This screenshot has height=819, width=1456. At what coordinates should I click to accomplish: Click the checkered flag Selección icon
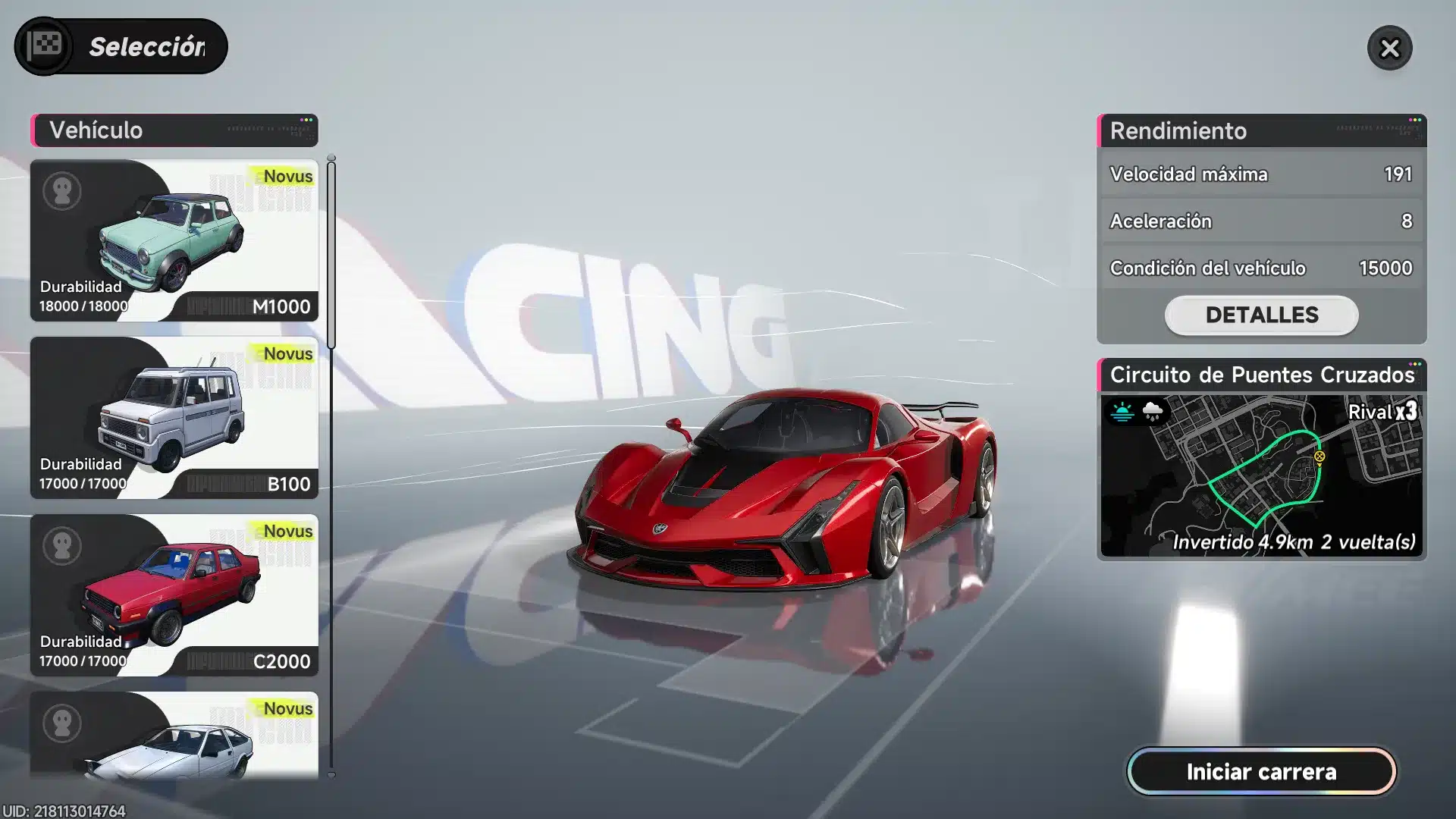pyautogui.click(x=45, y=46)
